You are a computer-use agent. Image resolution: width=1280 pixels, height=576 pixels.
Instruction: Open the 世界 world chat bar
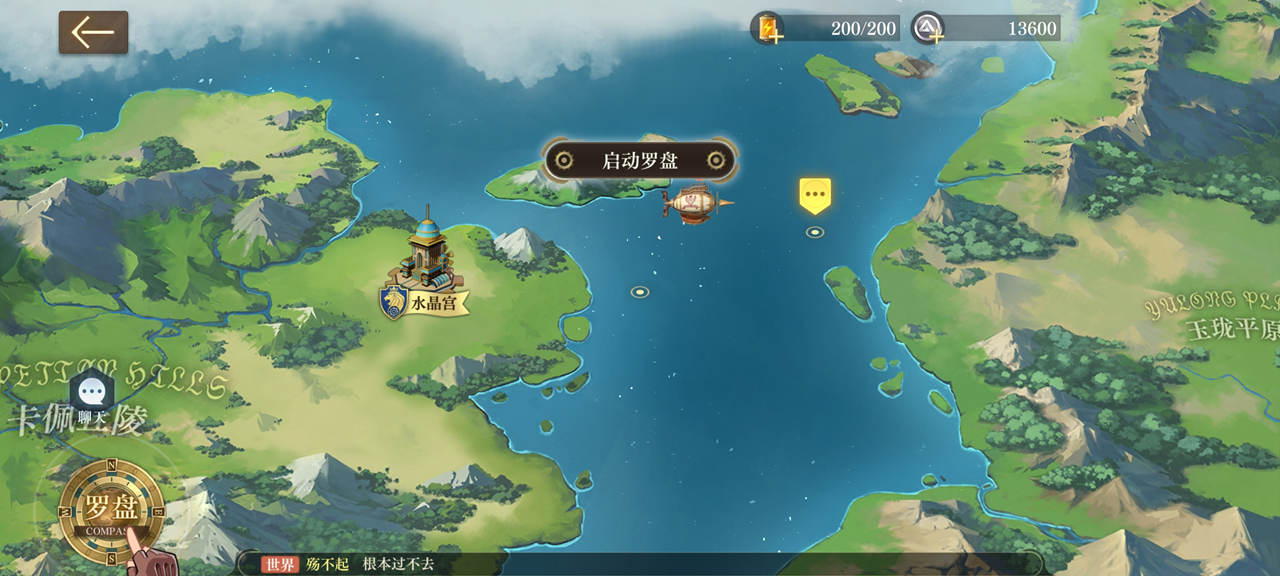640,564
